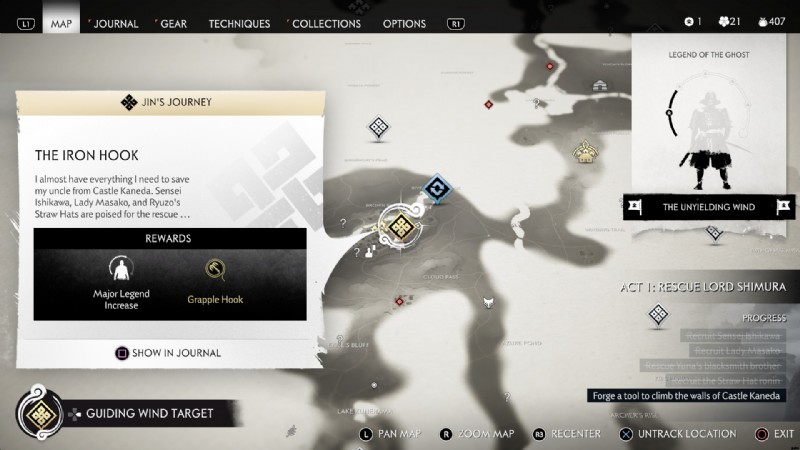The width and height of the screenshot is (800, 450).
Task: Click the blue diamond map marker
Action: (x=437, y=187)
